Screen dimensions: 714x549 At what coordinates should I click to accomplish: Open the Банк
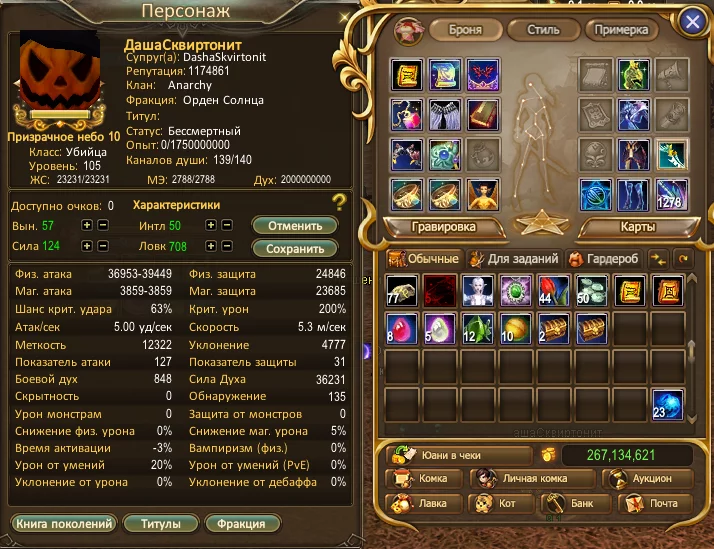(x=572, y=504)
